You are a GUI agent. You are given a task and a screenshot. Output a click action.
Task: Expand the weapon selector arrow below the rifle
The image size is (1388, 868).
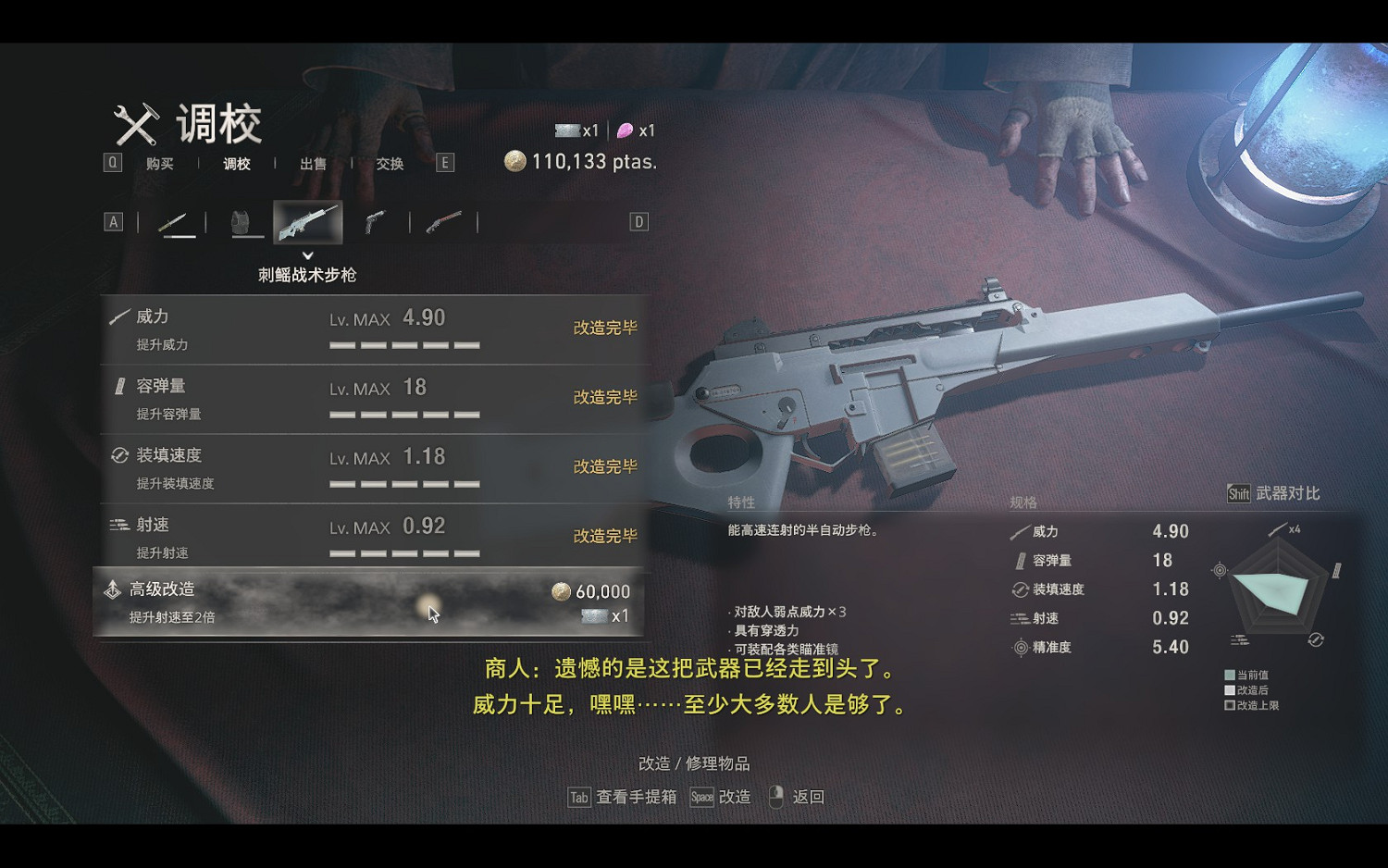[308, 254]
